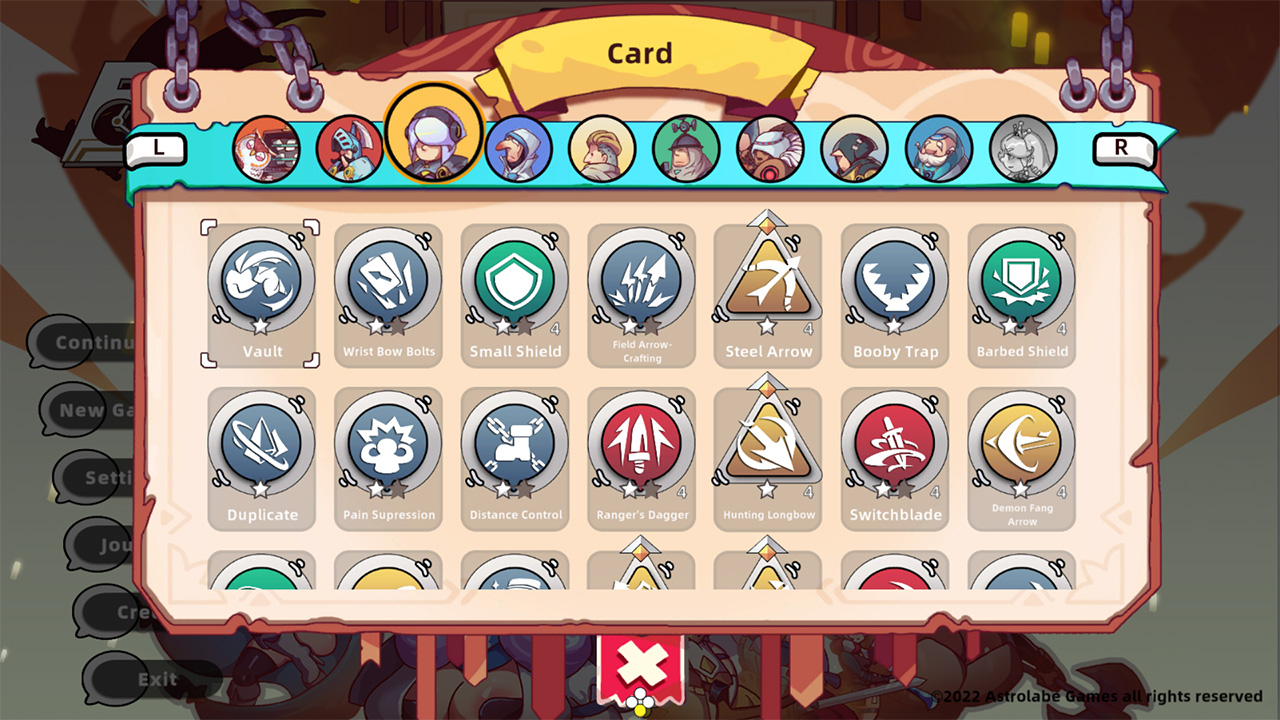Open the Barbed Shield card
The image size is (1280, 720).
click(x=1022, y=290)
